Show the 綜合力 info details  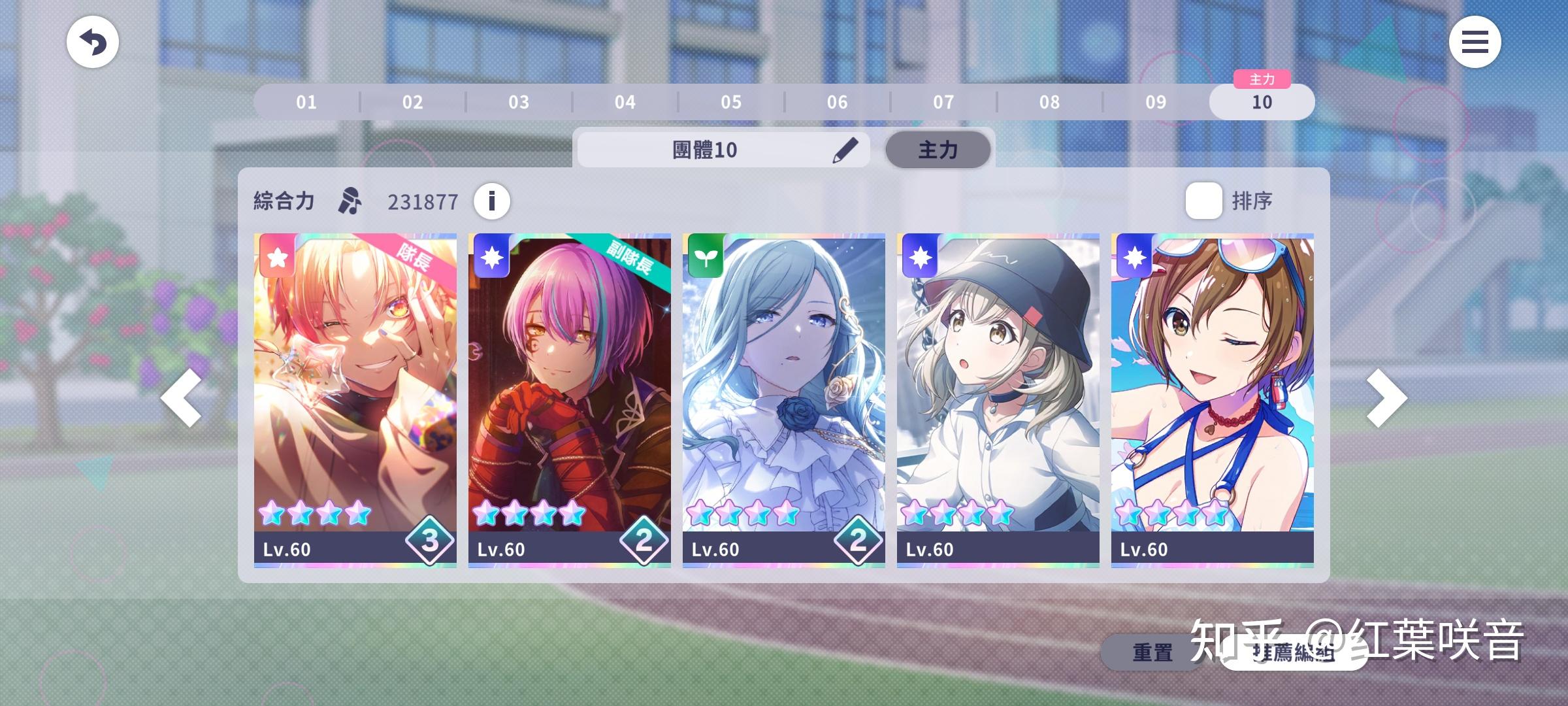[492, 201]
